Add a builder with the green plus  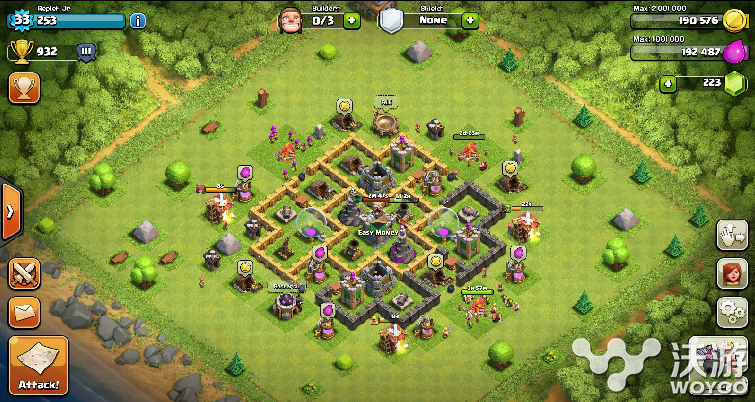[351, 20]
